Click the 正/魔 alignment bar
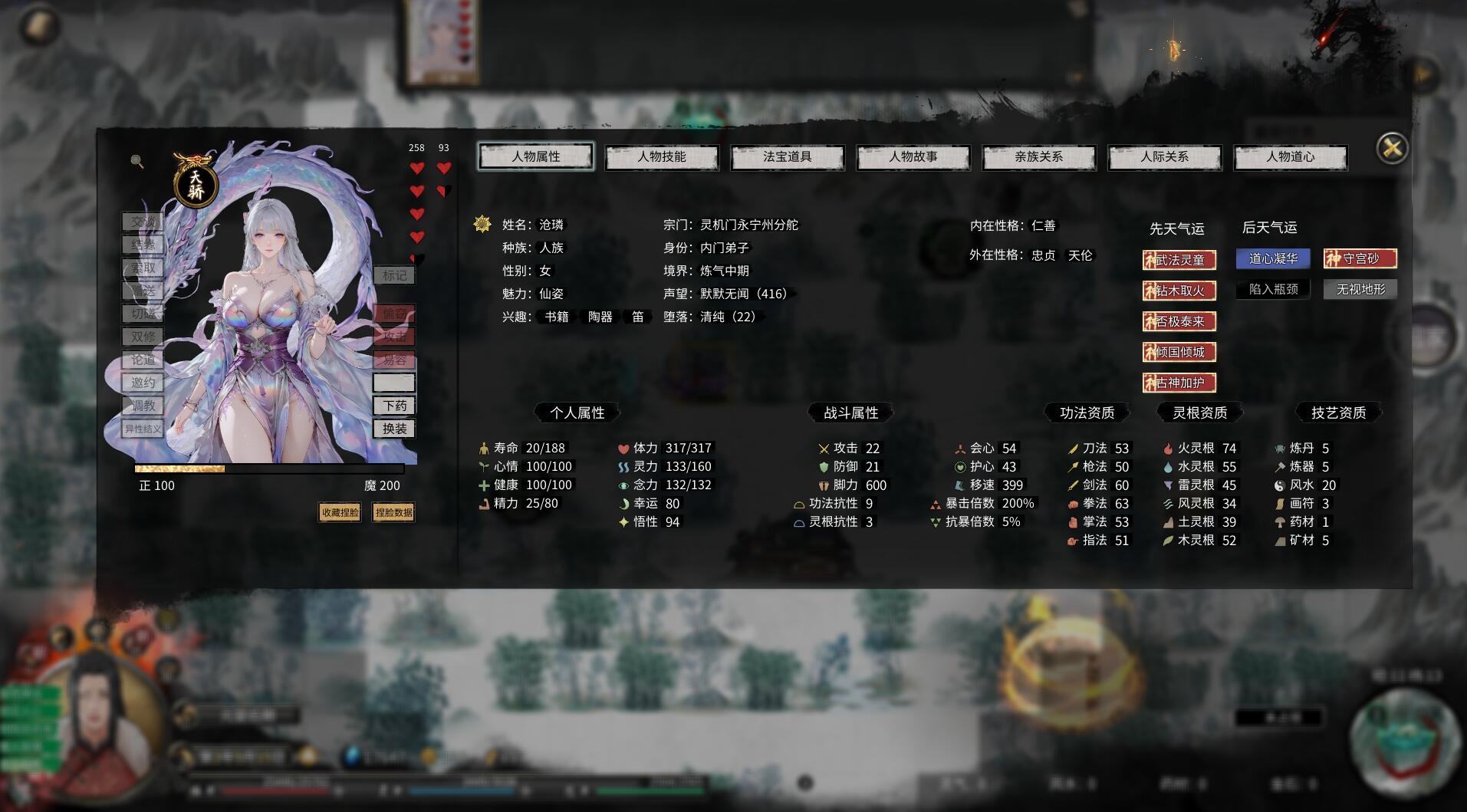Viewport: 1467px width, 812px height. tap(270, 467)
